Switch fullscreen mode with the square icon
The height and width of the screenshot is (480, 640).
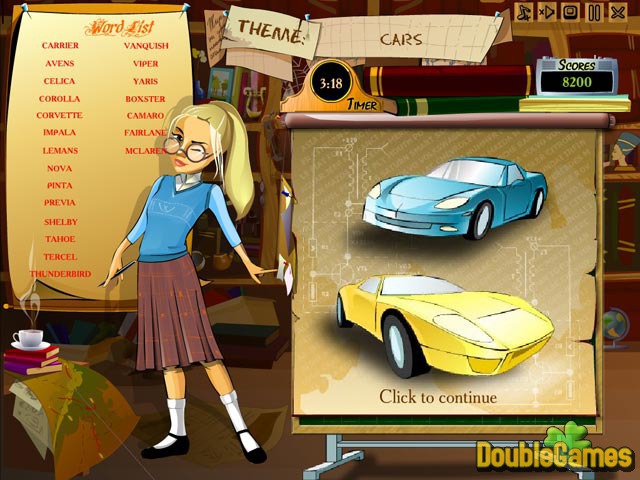(570, 12)
